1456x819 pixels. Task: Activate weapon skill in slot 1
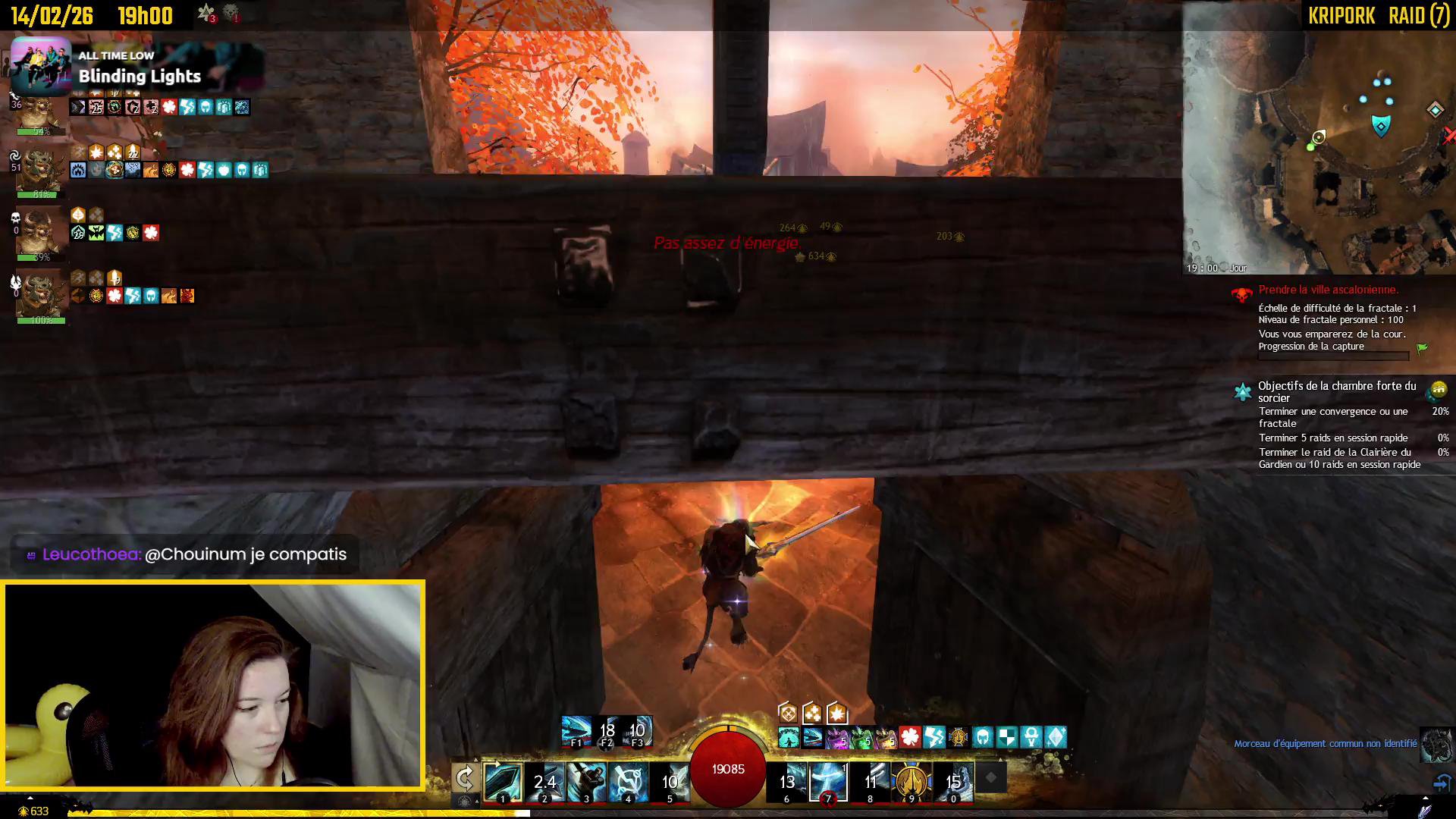pyautogui.click(x=503, y=783)
